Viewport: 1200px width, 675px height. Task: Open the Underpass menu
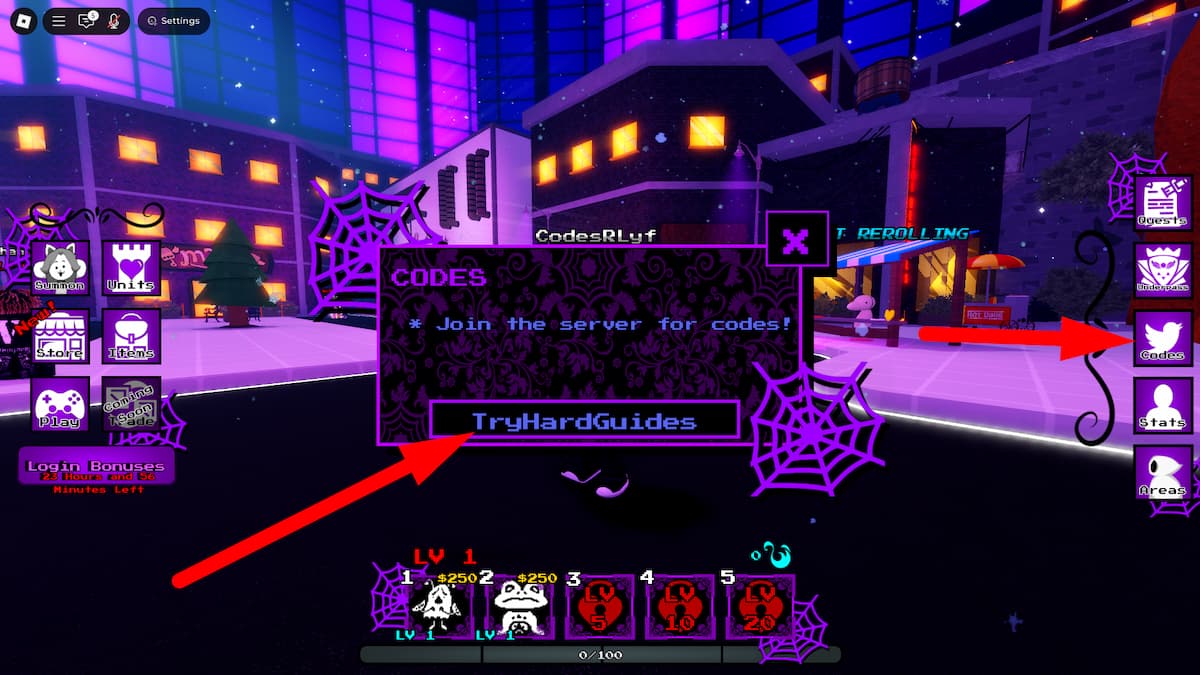click(1162, 270)
